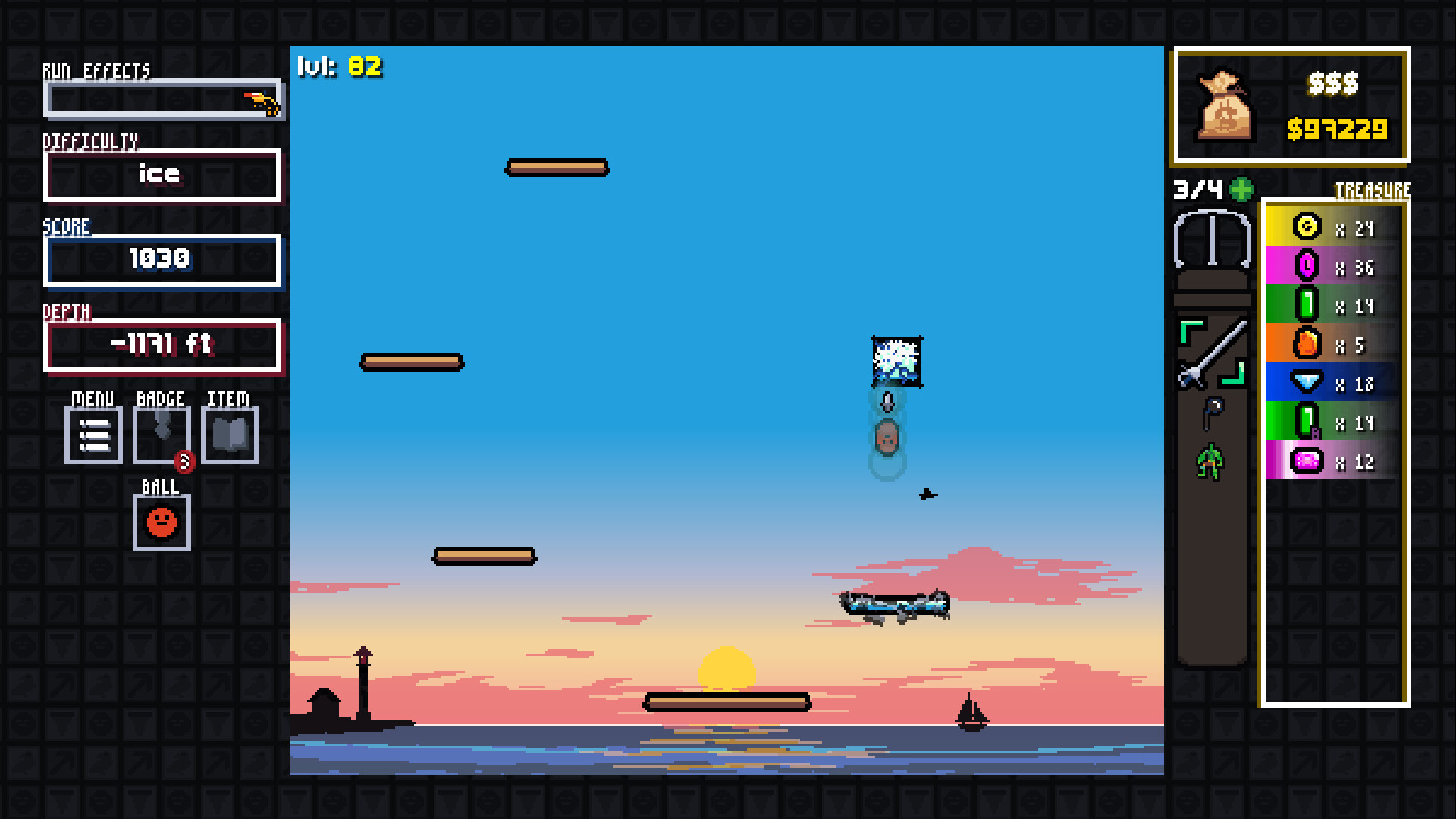Image resolution: width=1456 pixels, height=819 pixels.
Task: Select the orange gem treasure row
Action: point(1331,344)
